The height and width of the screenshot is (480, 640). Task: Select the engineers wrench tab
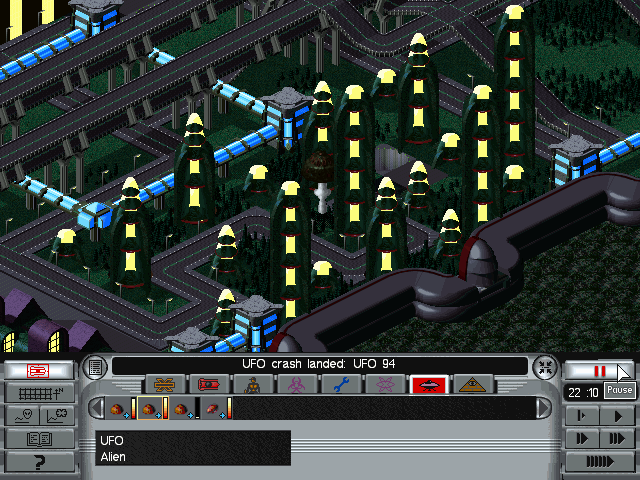[341, 384]
